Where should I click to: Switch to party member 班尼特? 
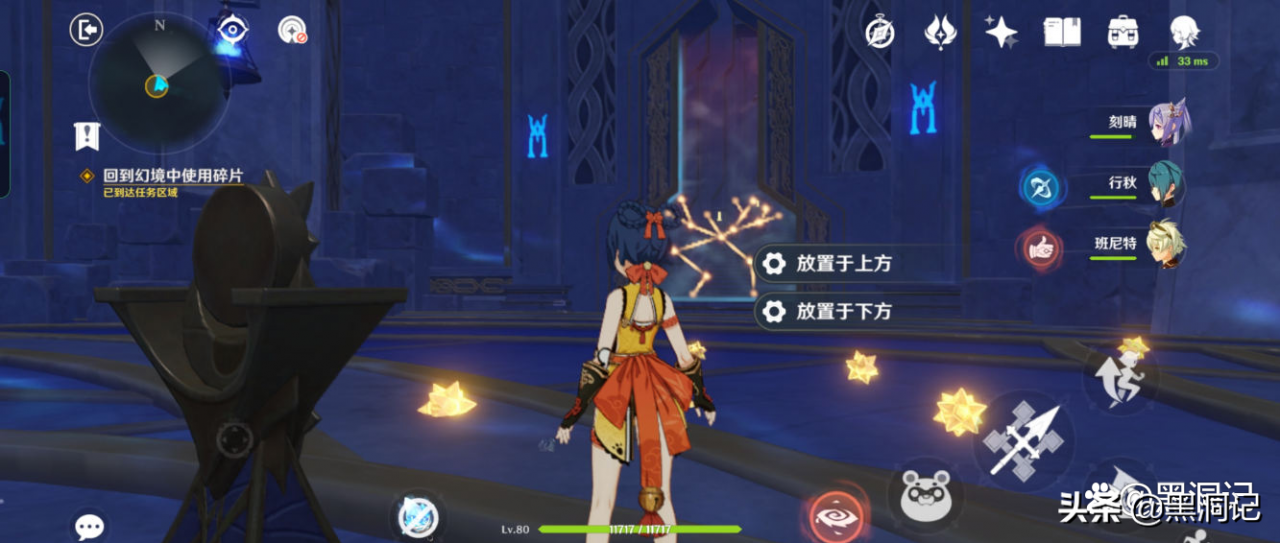pyautogui.click(x=1165, y=244)
